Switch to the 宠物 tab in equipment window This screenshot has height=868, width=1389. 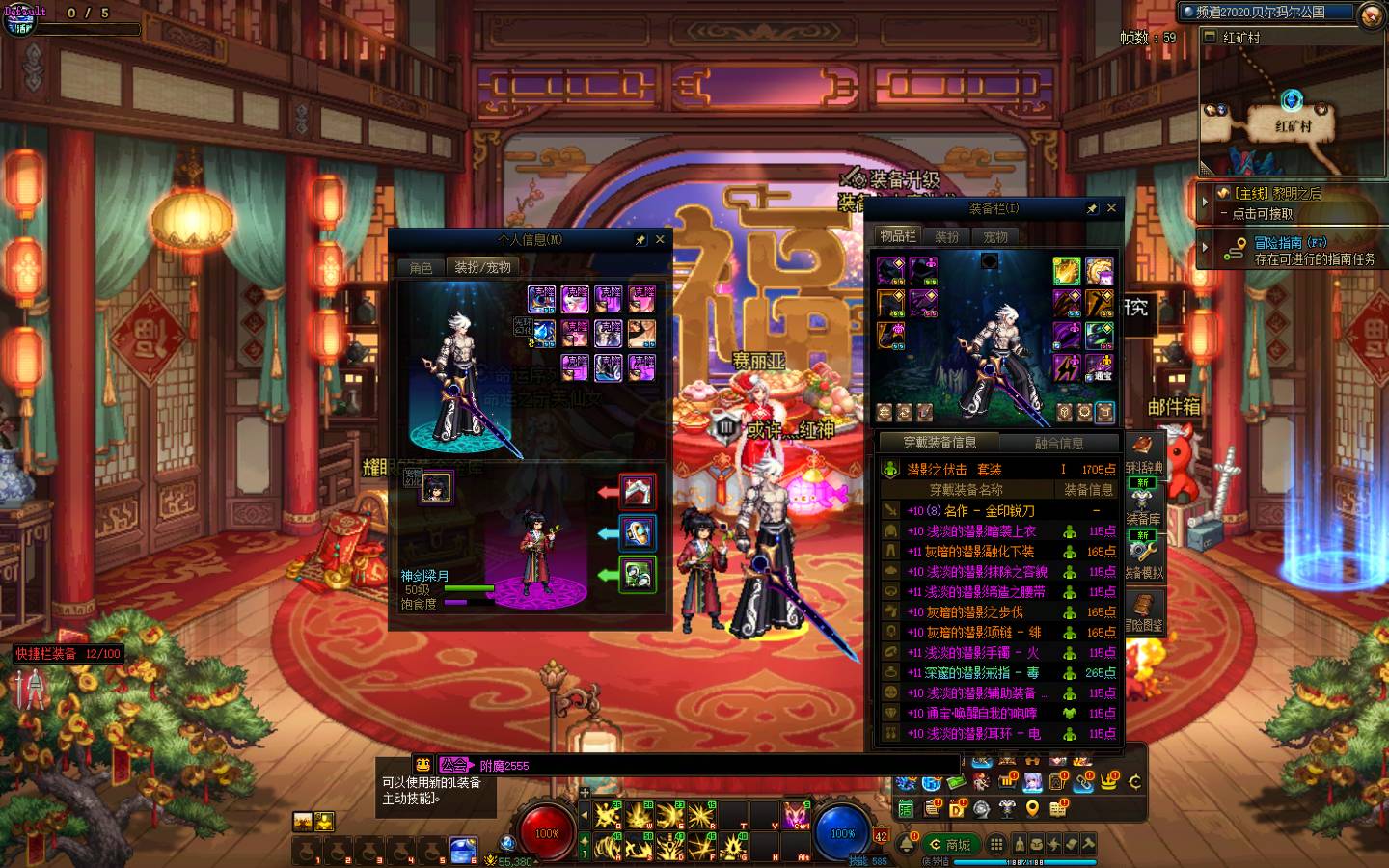click(995, 236)
